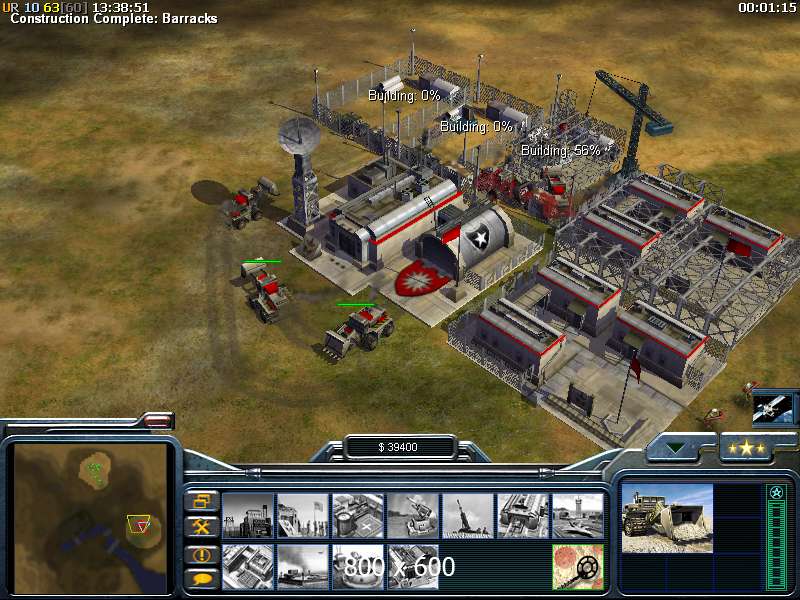
Task: Select the third icon in the second build row
Action: click(357, 566)
